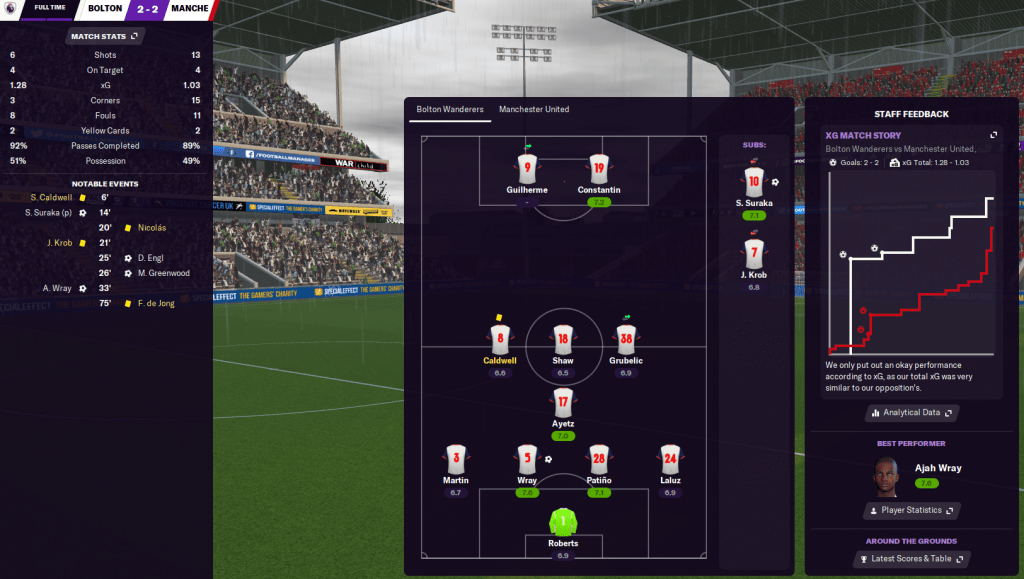
Task: Open the Match Stats panel
Action: (x=105, y=37)
